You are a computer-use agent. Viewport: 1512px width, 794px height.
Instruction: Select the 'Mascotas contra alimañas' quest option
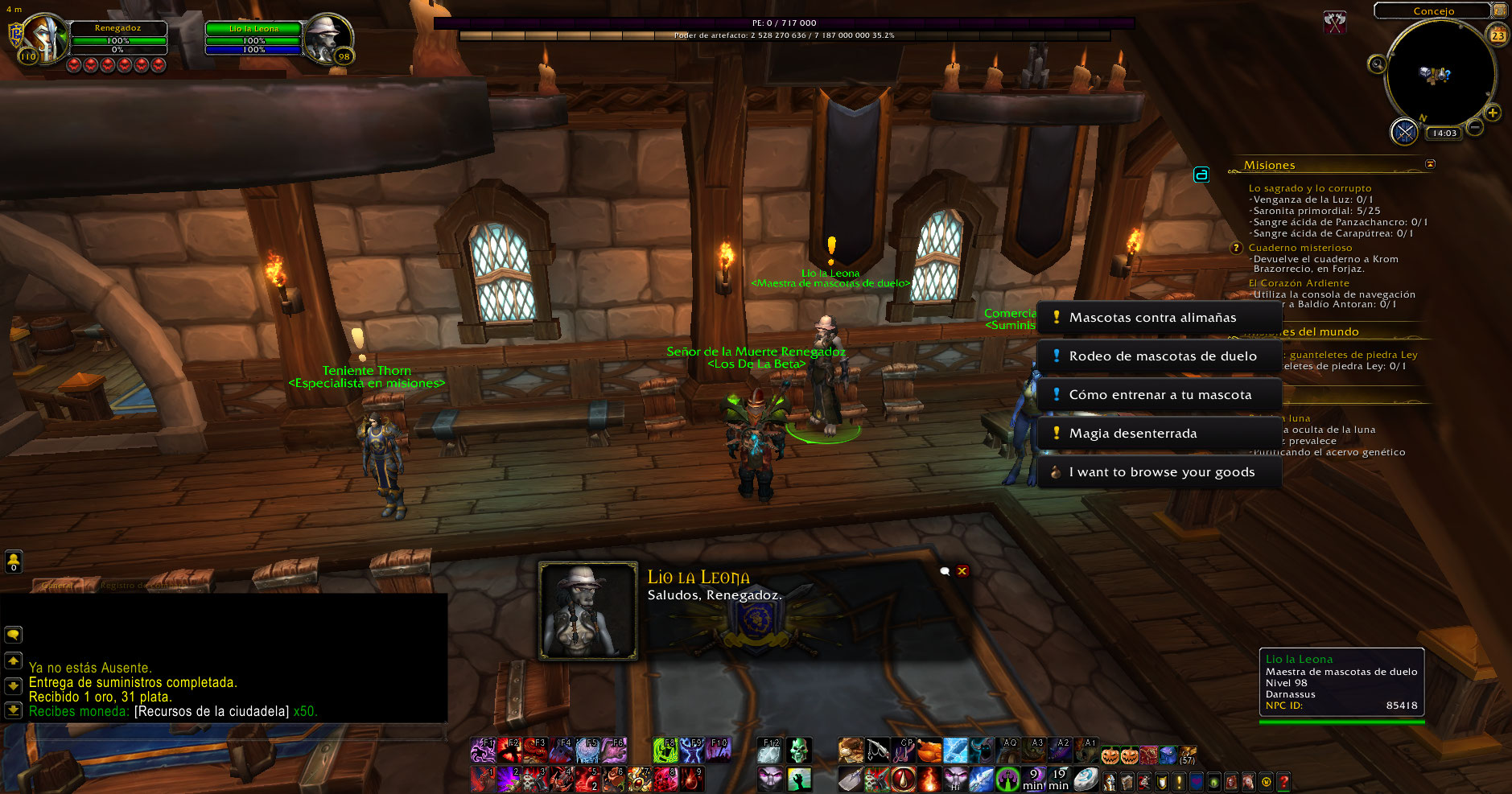point(1159,318)
